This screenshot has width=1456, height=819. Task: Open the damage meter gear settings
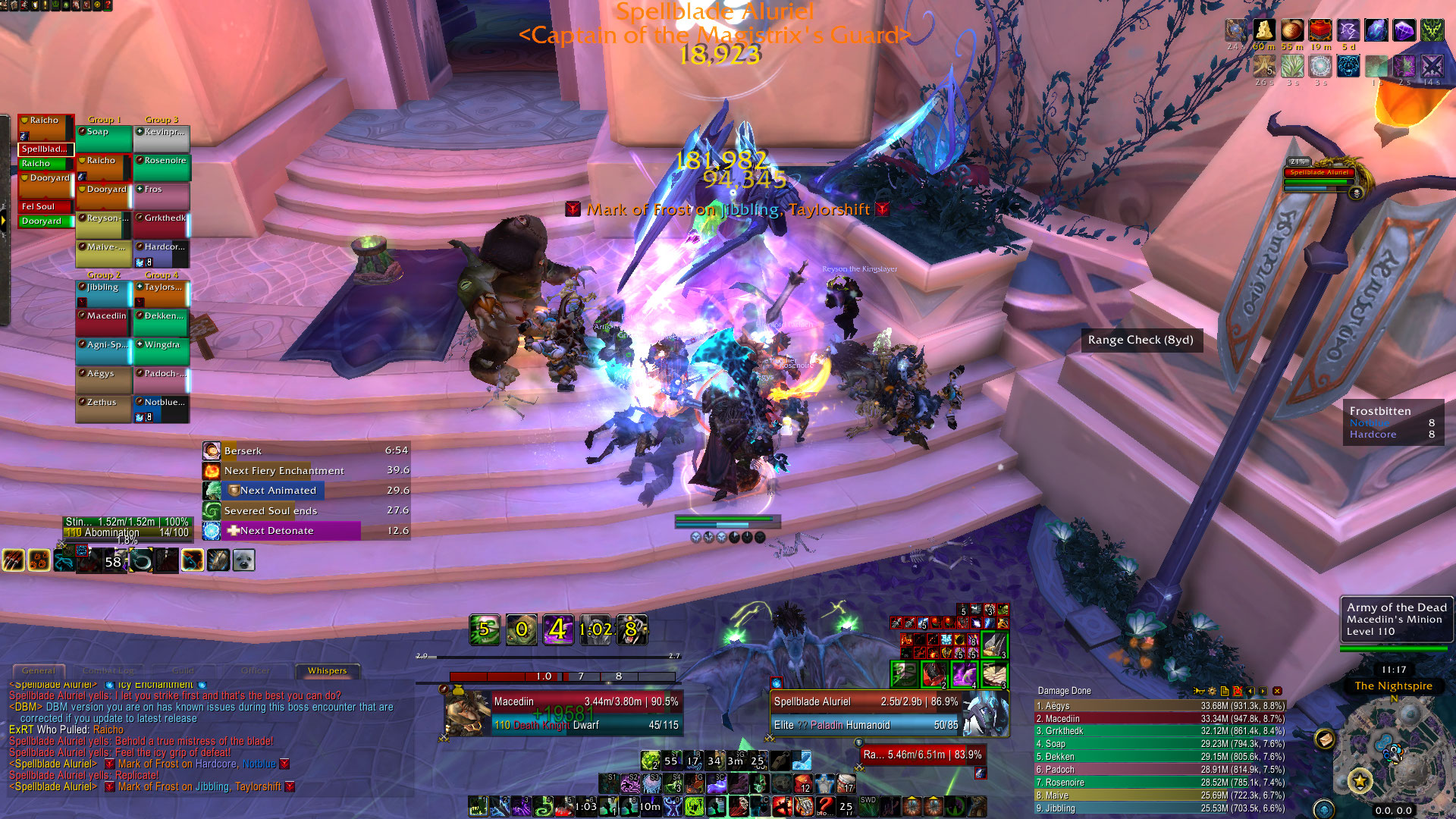pyautogui.click(x=1212, y=691)
